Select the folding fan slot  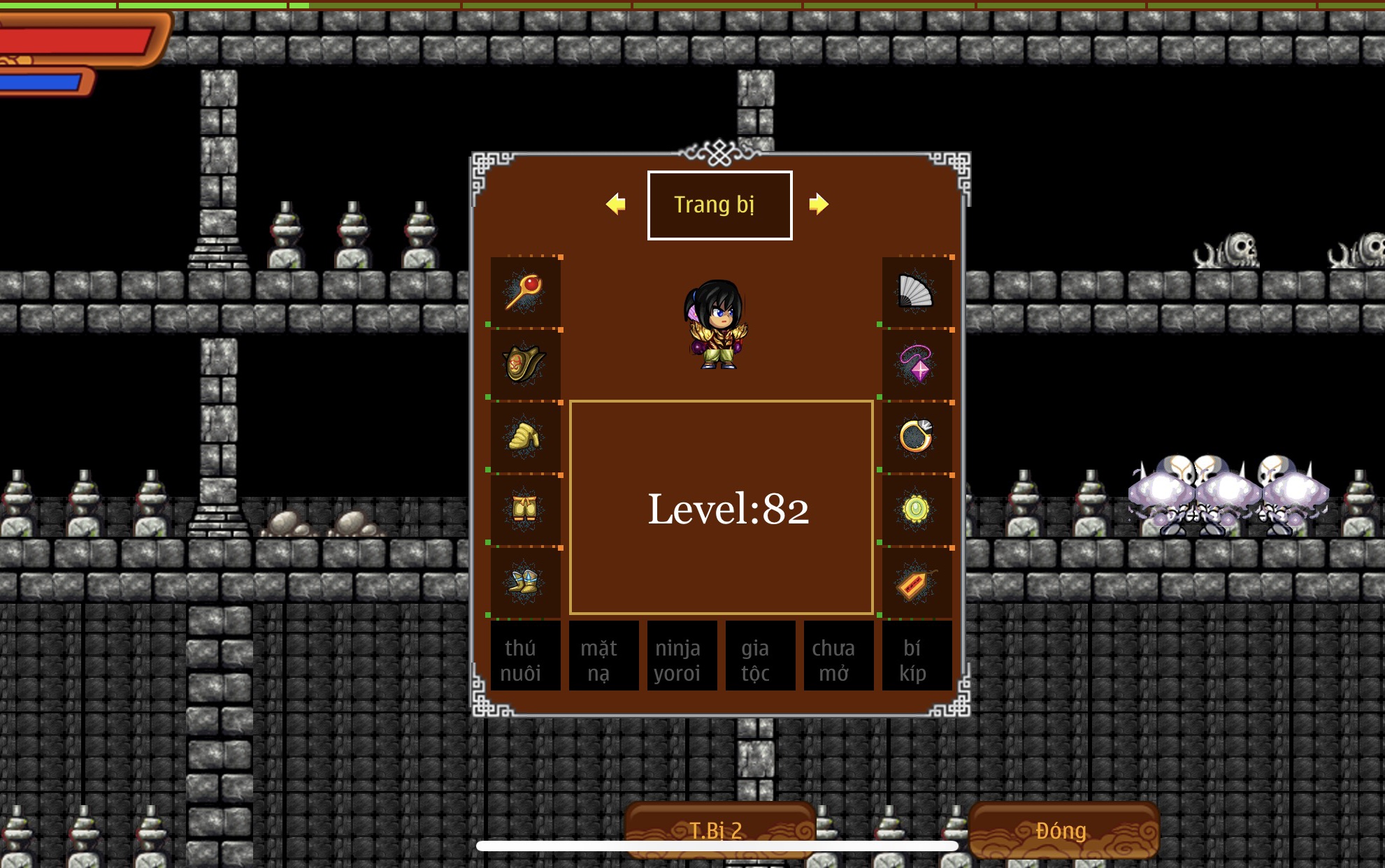916,292
